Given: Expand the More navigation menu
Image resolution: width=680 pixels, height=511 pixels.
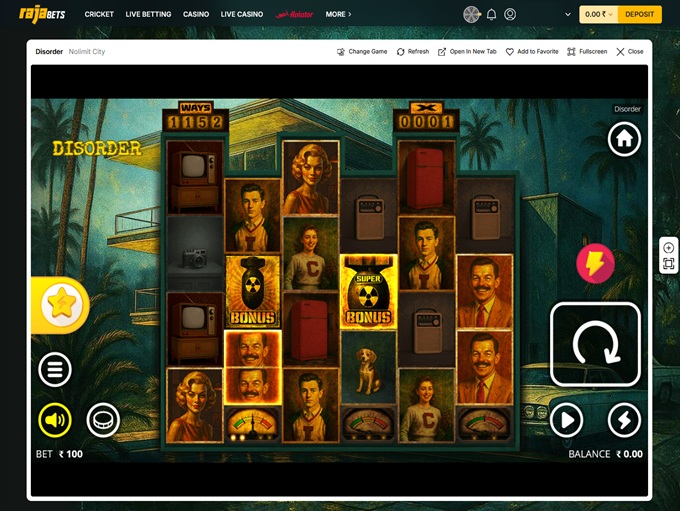Looking at the screenshot, I should pyautogui.click(x=338, y=14).
